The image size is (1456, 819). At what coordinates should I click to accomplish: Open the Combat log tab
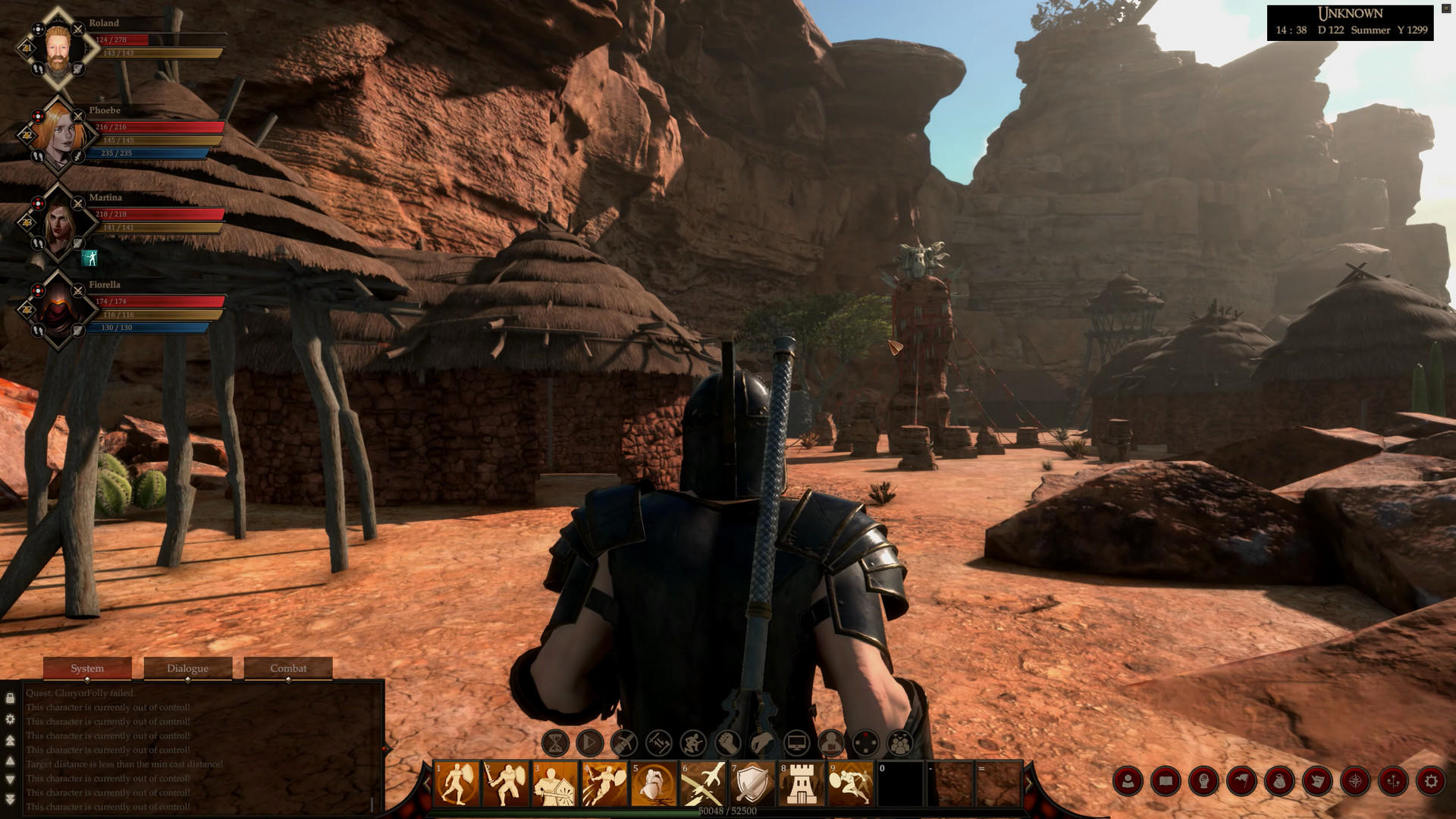(289, 669)
